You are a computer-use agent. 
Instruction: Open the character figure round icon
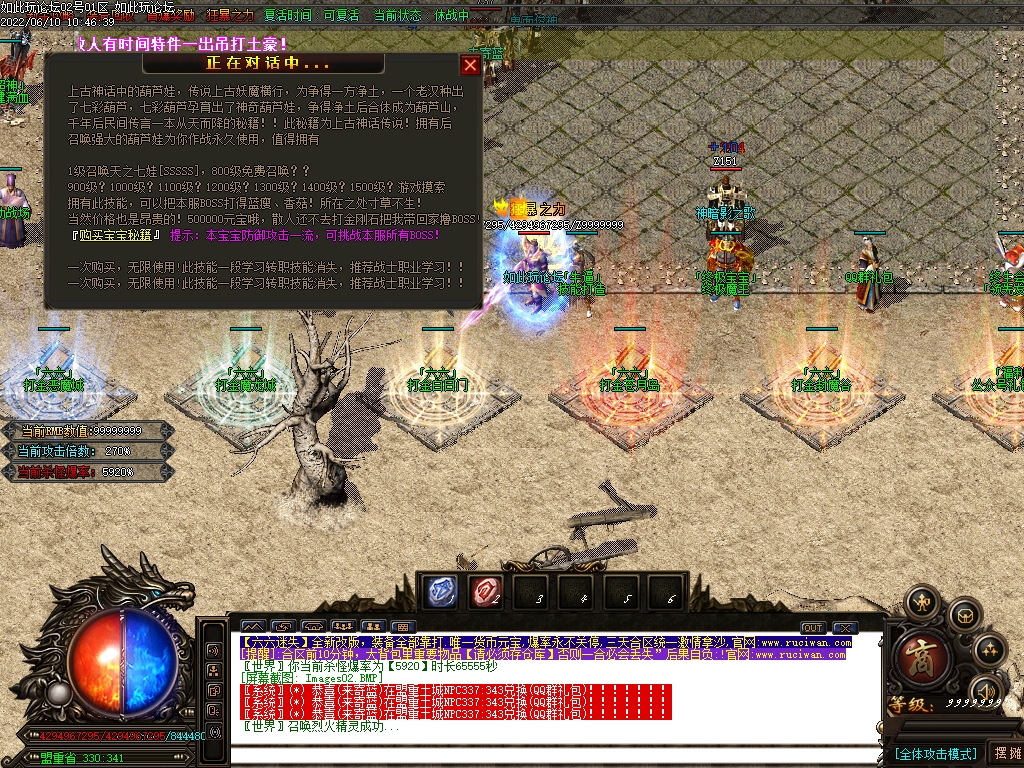(921, 602)
